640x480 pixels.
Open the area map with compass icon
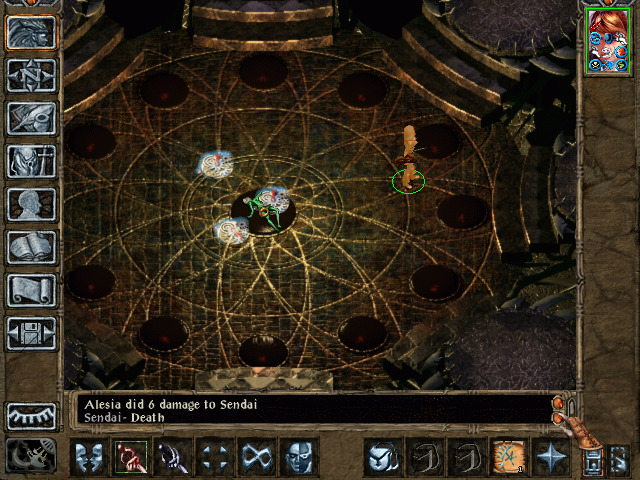tap(32, 75)
